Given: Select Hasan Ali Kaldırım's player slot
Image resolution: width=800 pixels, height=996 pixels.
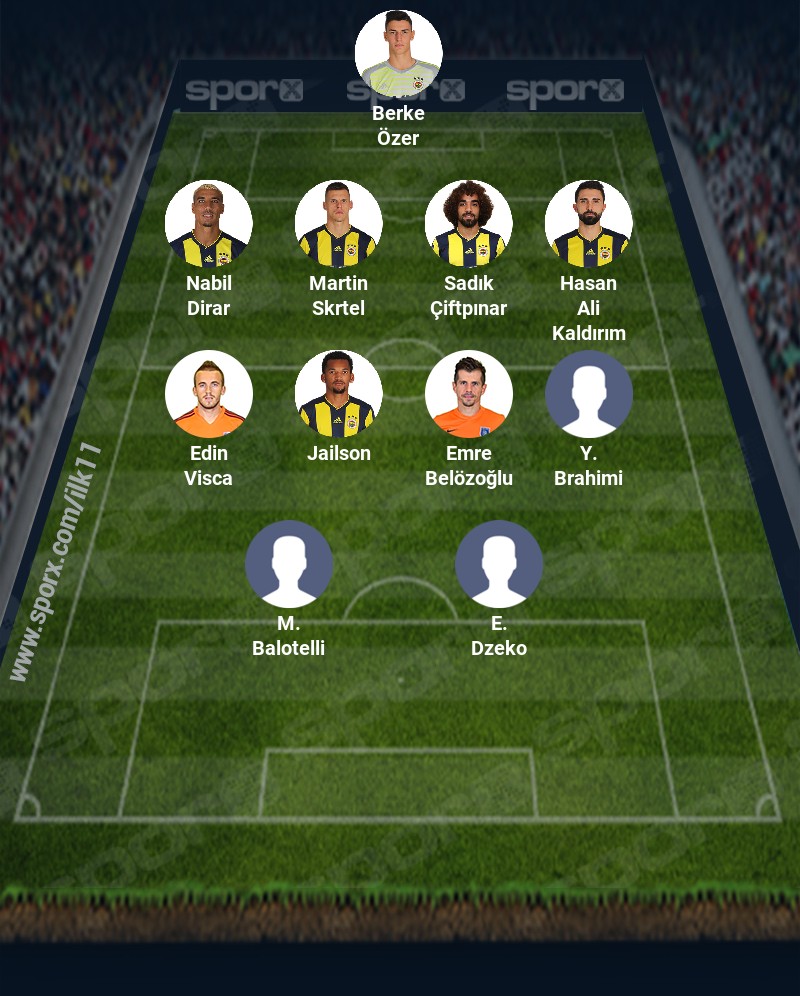Looking at the screenshot, I should [588, 224].
